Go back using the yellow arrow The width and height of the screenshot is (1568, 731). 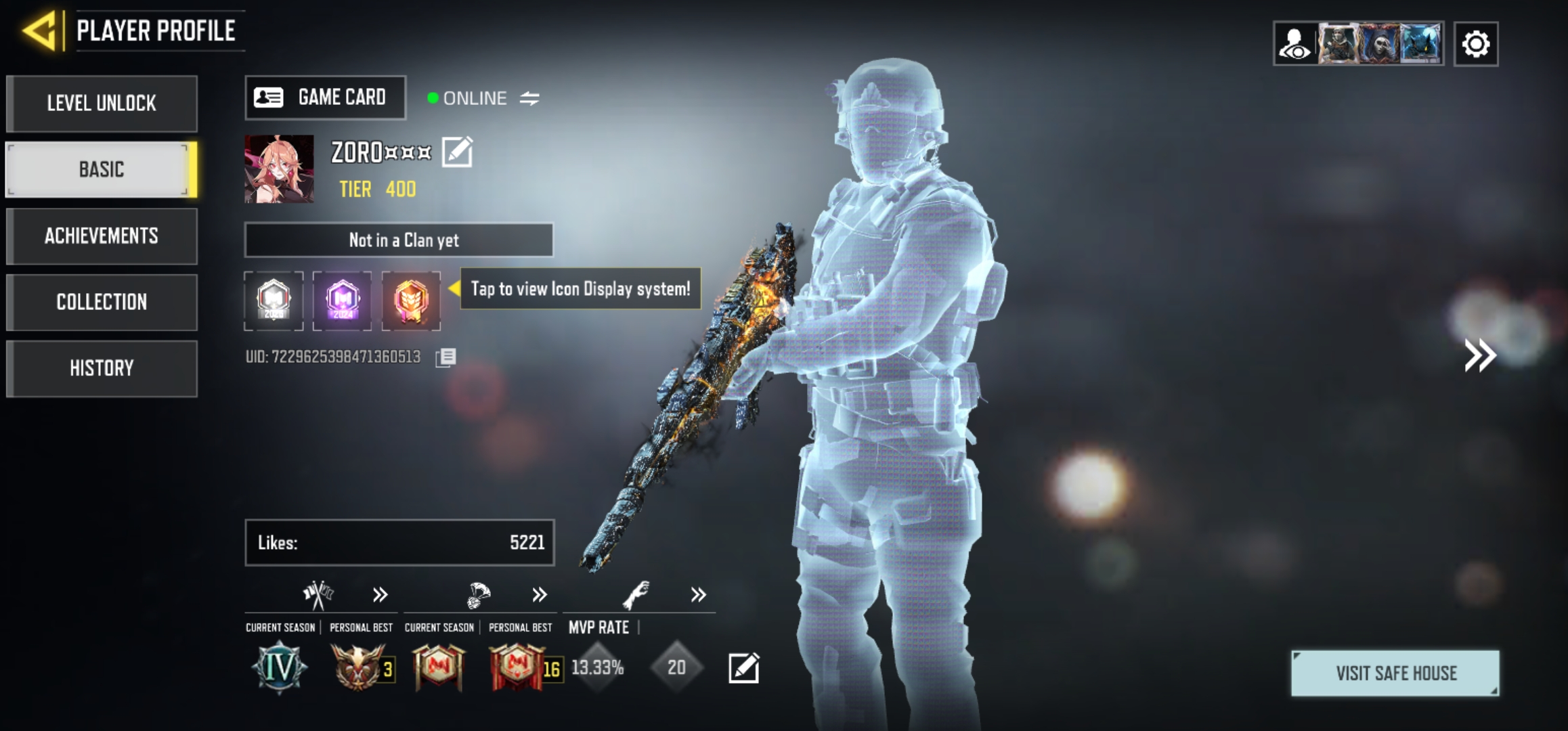click(41, 31)
